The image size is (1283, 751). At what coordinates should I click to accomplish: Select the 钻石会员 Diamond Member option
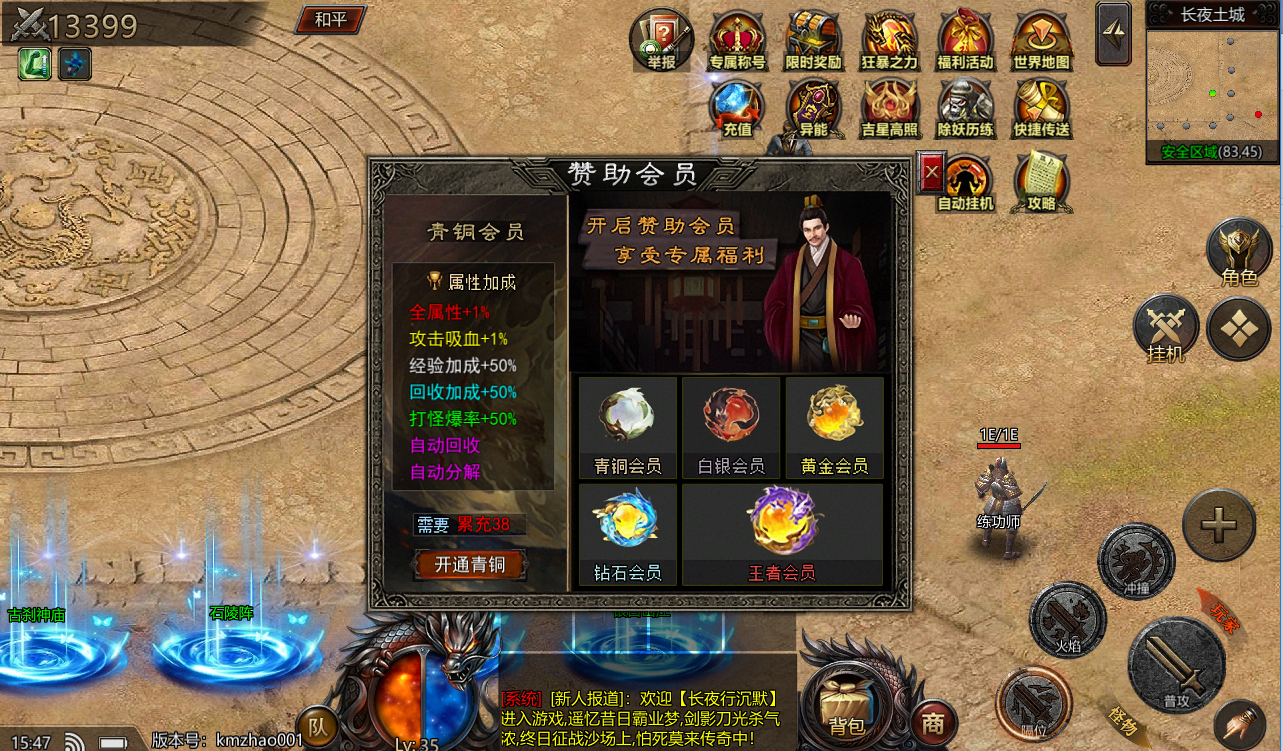(x=627, y=532)
